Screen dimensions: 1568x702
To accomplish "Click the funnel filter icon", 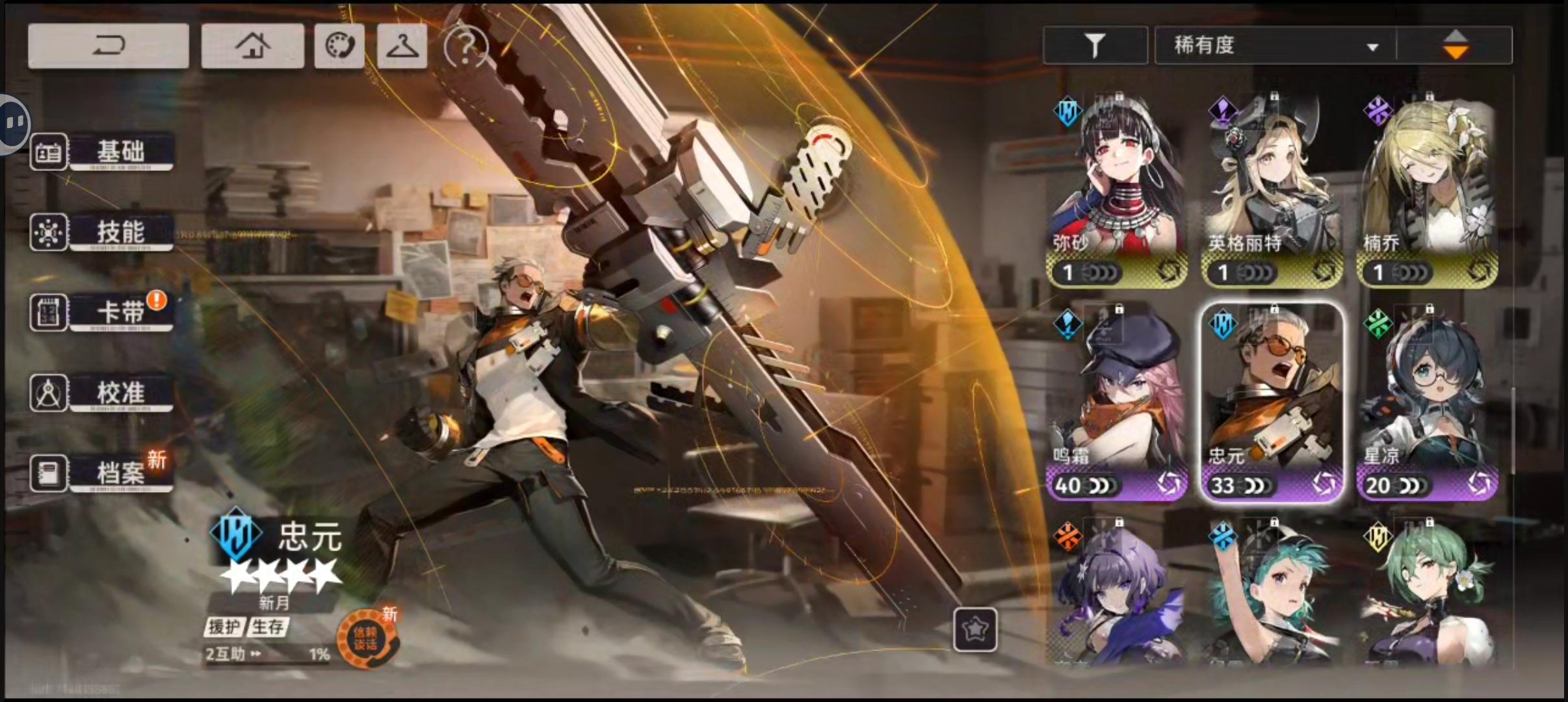I will click(x=1095, y=44).
